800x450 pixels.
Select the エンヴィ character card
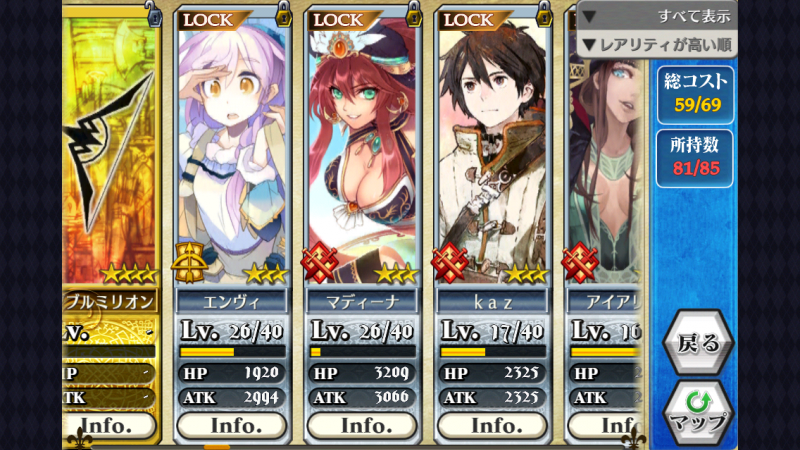[232, 150]
